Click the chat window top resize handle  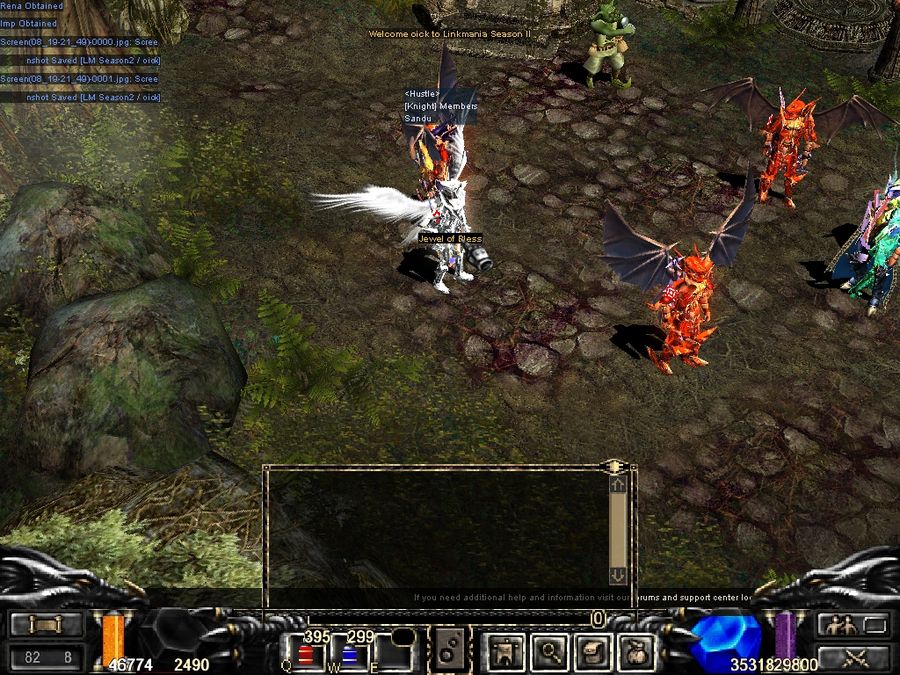(614, 466)
